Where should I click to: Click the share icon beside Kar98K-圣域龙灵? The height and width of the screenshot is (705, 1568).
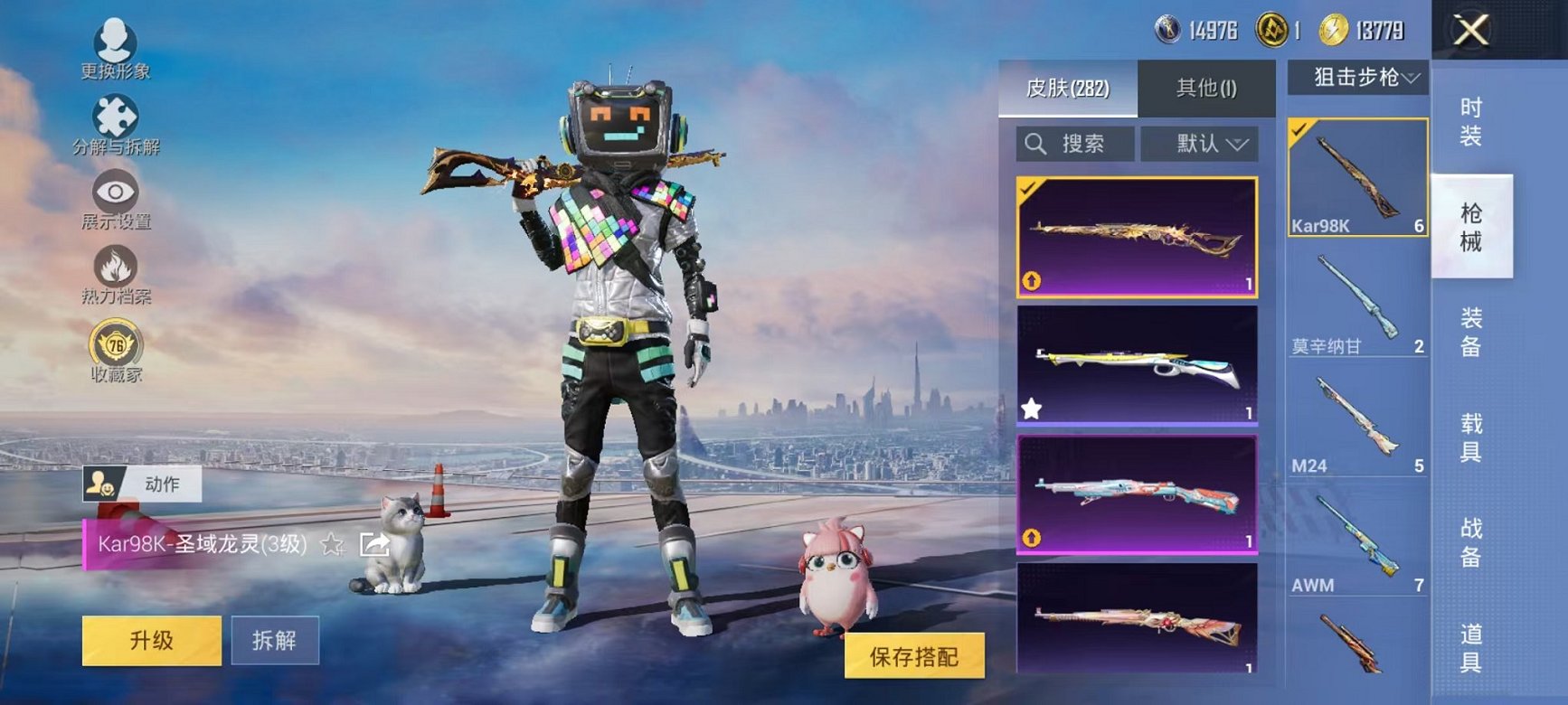(373, 543)
